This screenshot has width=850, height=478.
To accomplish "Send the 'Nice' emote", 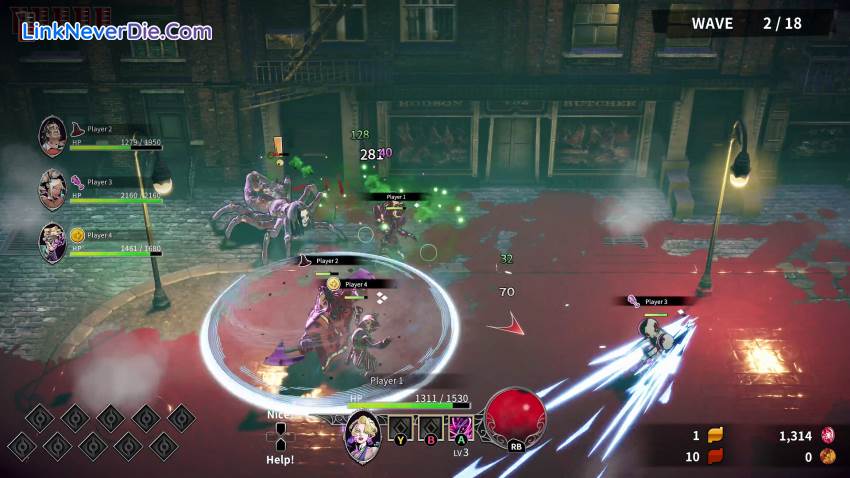I will coord(278,414).
